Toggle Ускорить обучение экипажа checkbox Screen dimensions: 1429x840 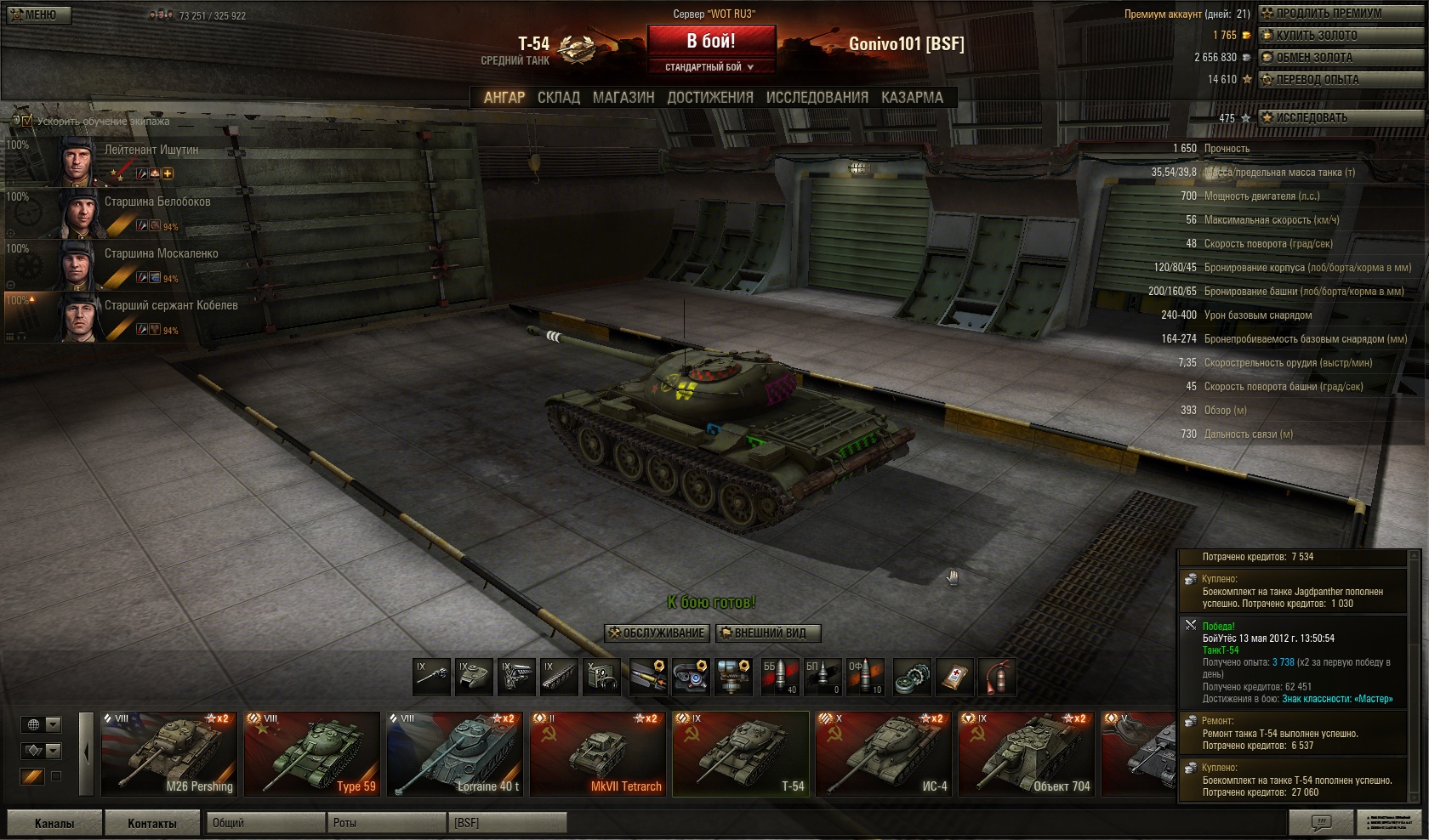[27, 121]
